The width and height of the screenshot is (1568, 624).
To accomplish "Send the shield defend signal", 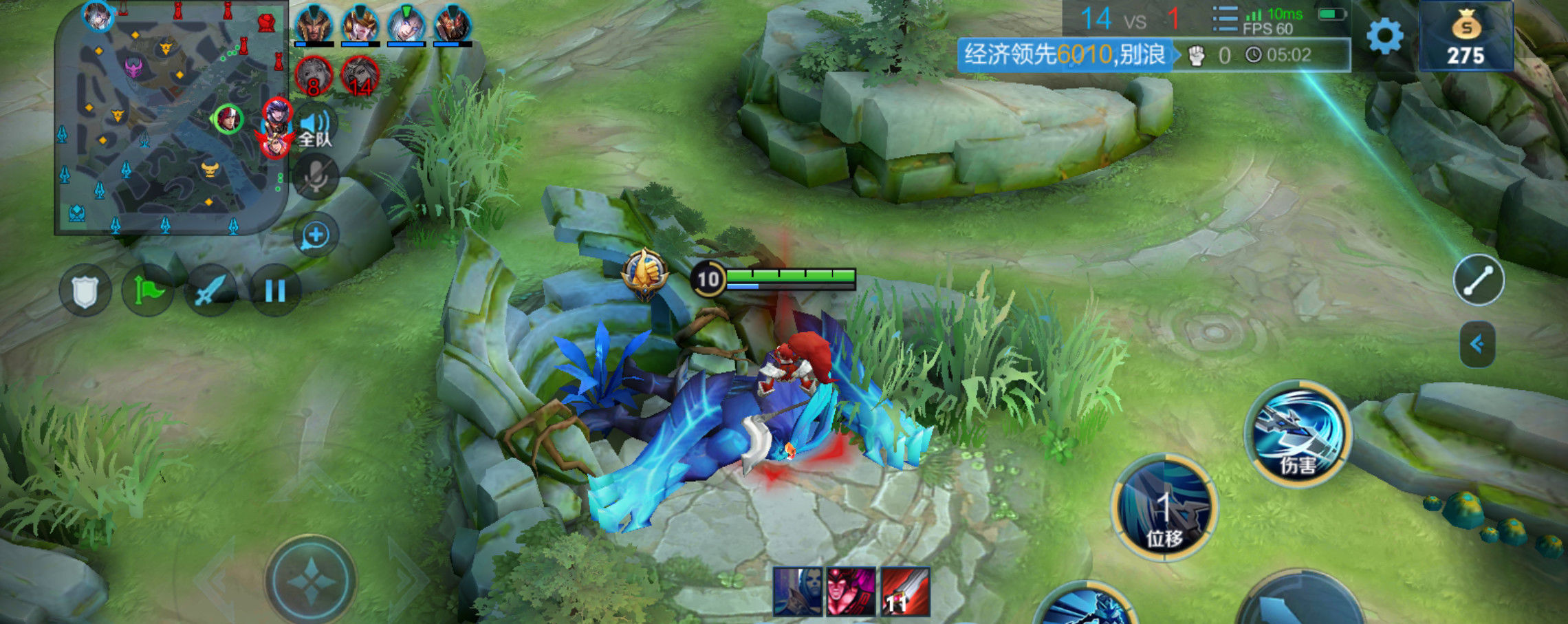I will pos(85,291).
